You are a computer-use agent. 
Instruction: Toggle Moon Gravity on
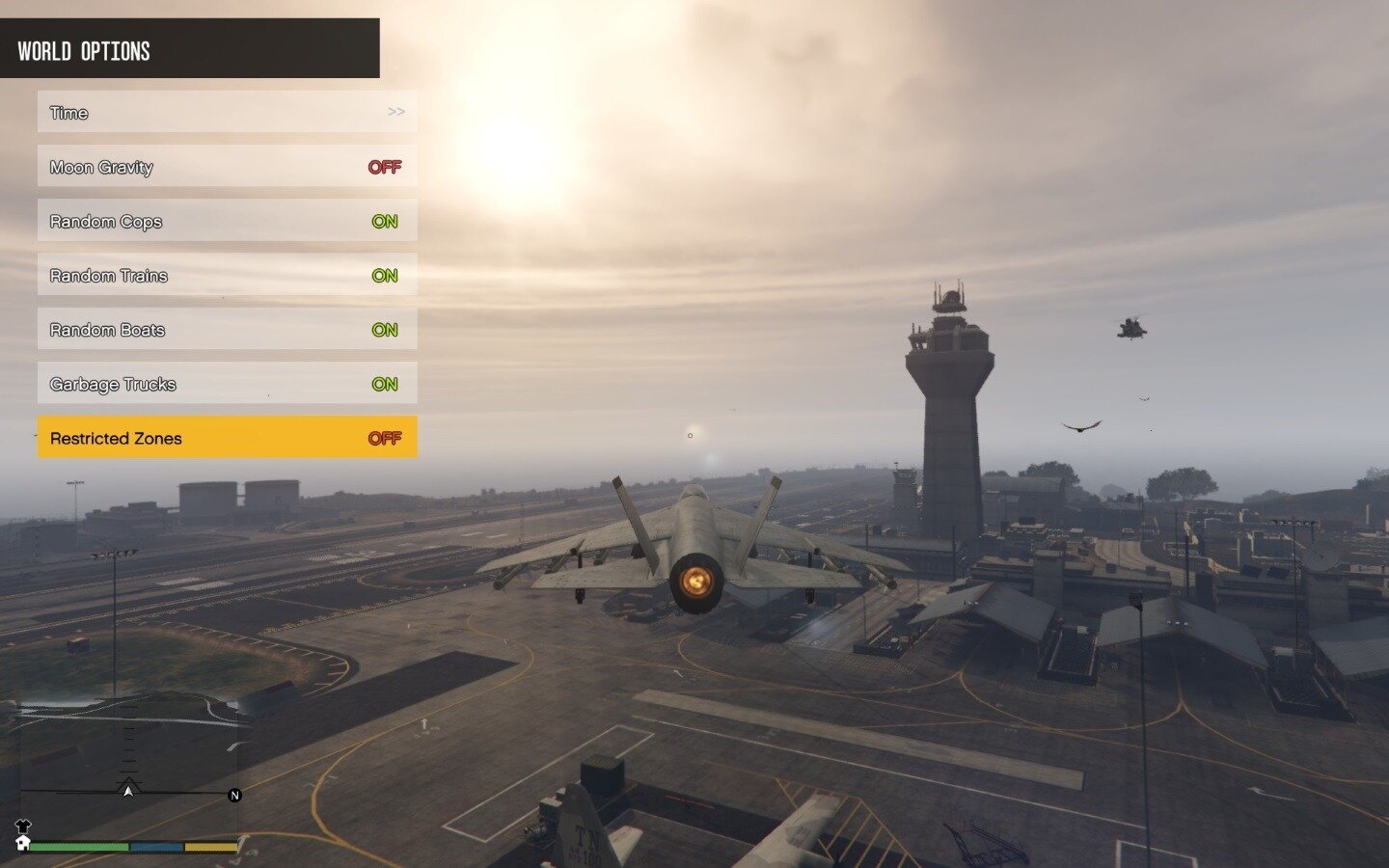[x=227, y=167]
